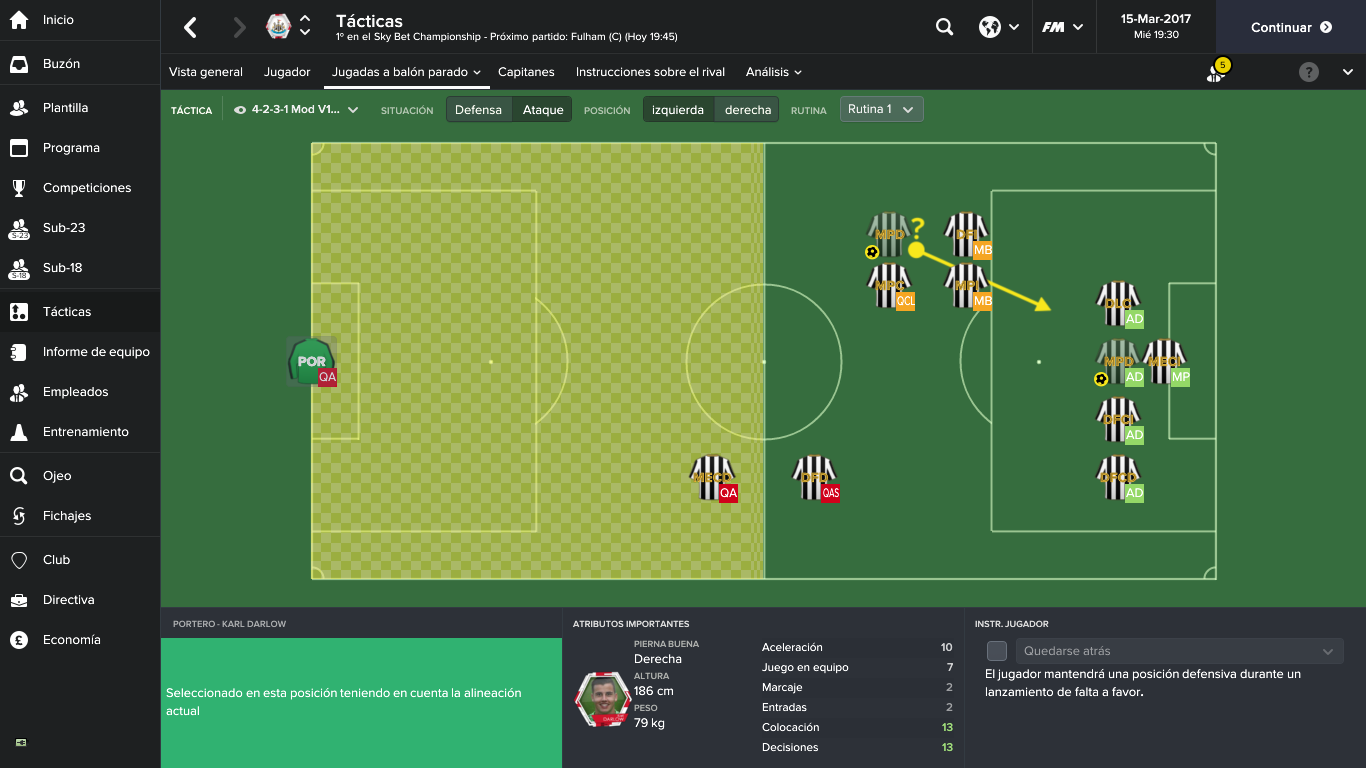Open the Entrenamiento section

85,432
